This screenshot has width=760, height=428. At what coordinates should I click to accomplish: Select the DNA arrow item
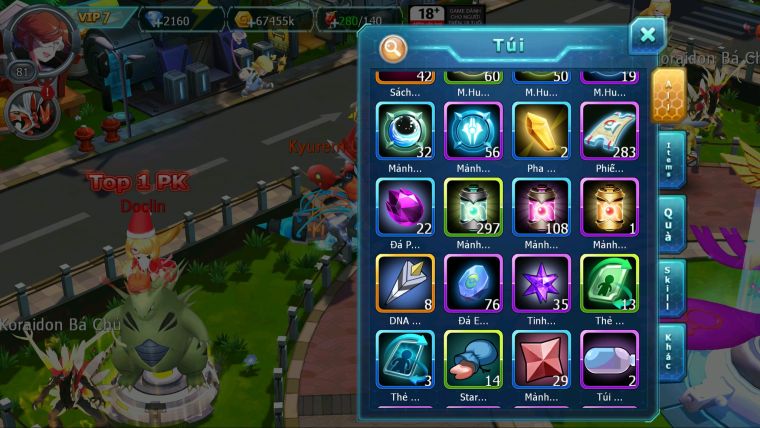tap(405, 283)
